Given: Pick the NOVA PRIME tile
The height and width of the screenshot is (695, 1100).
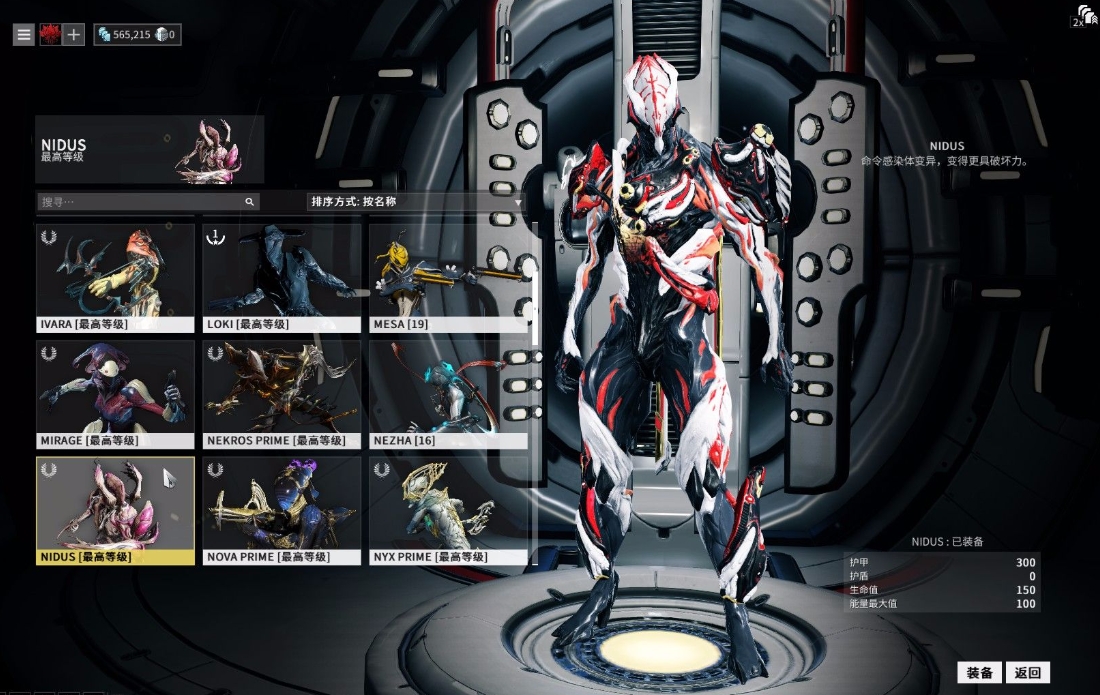Looking at the screenshot, I should pyautogui.click(x=281, y=510).
